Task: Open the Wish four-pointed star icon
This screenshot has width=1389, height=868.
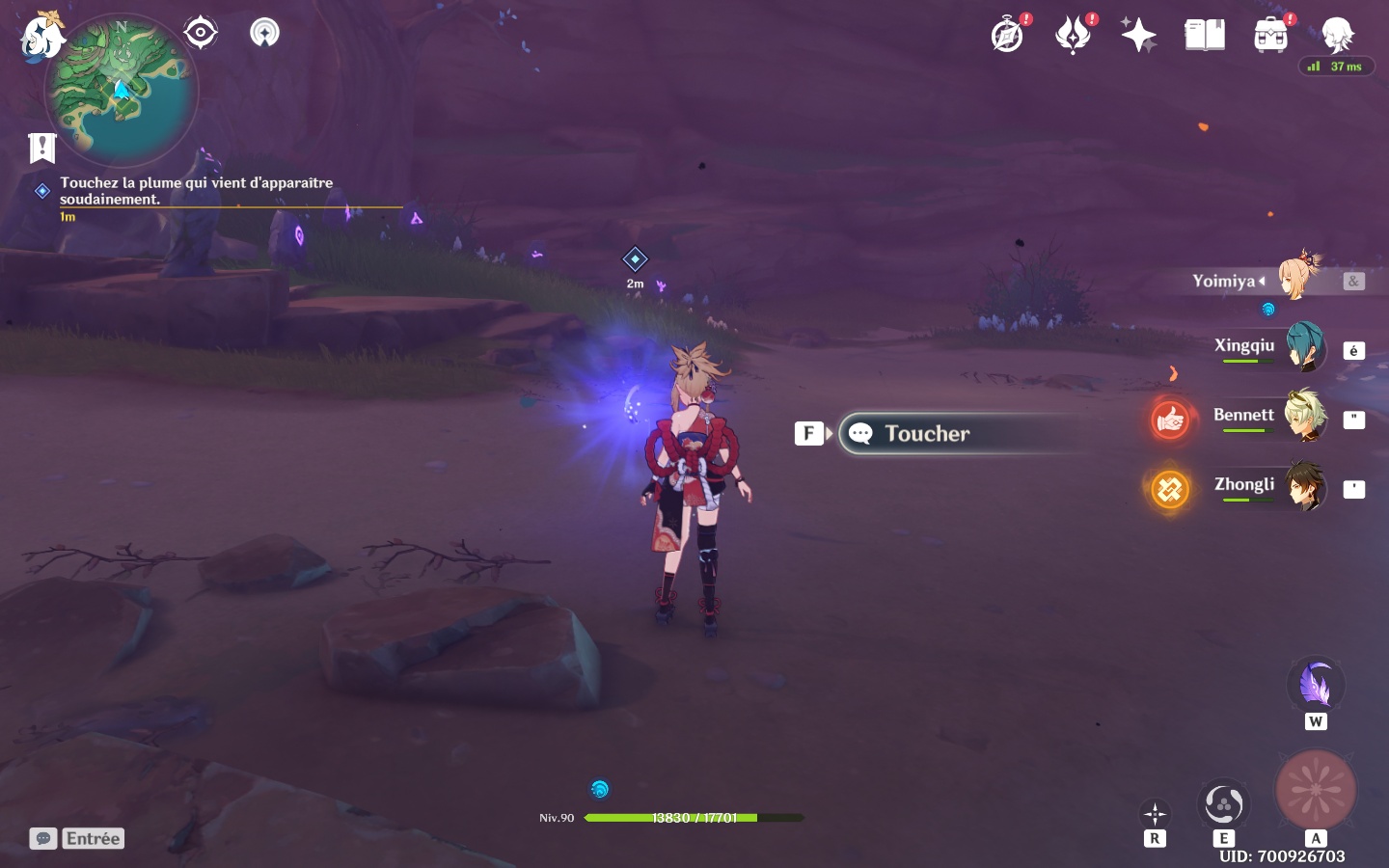Action: pos(1138,36)
